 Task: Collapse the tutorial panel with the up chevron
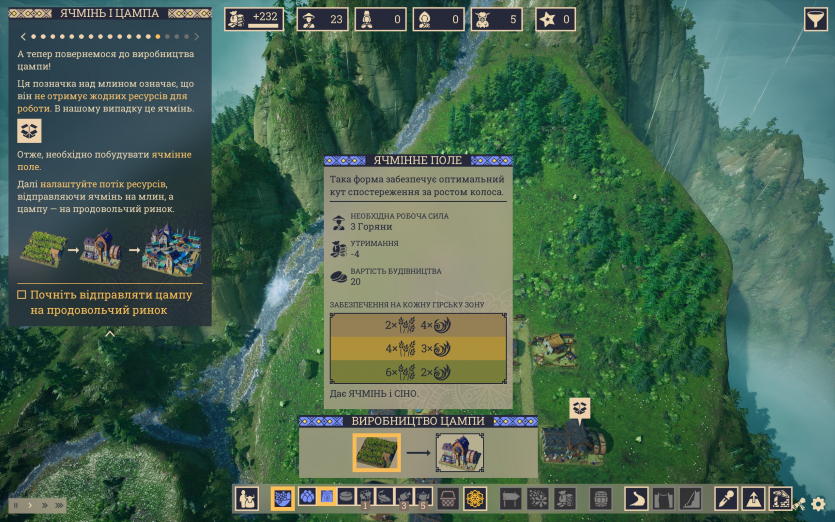tap(110, 334)
